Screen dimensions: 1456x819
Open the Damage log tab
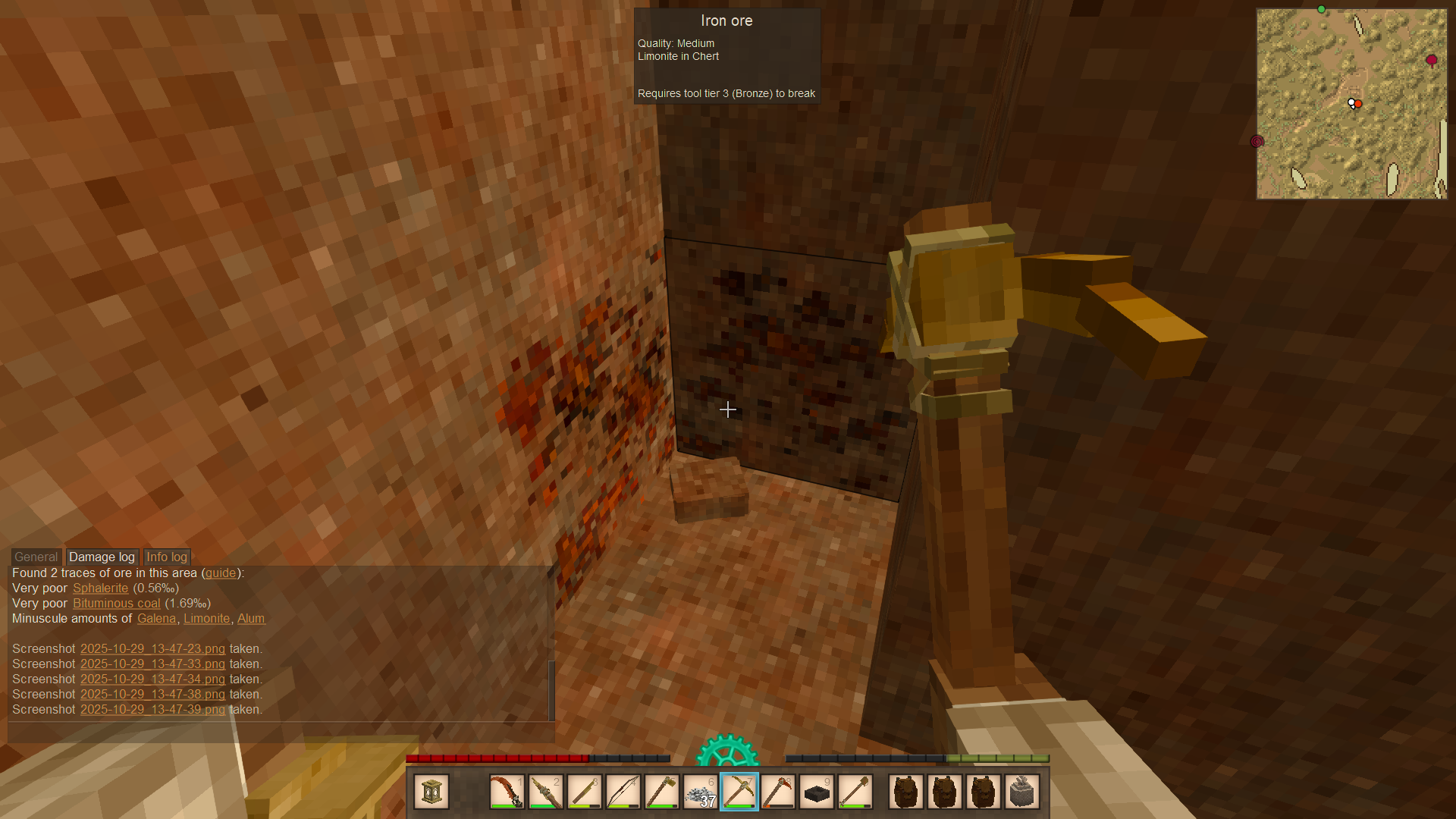point(102,557)
